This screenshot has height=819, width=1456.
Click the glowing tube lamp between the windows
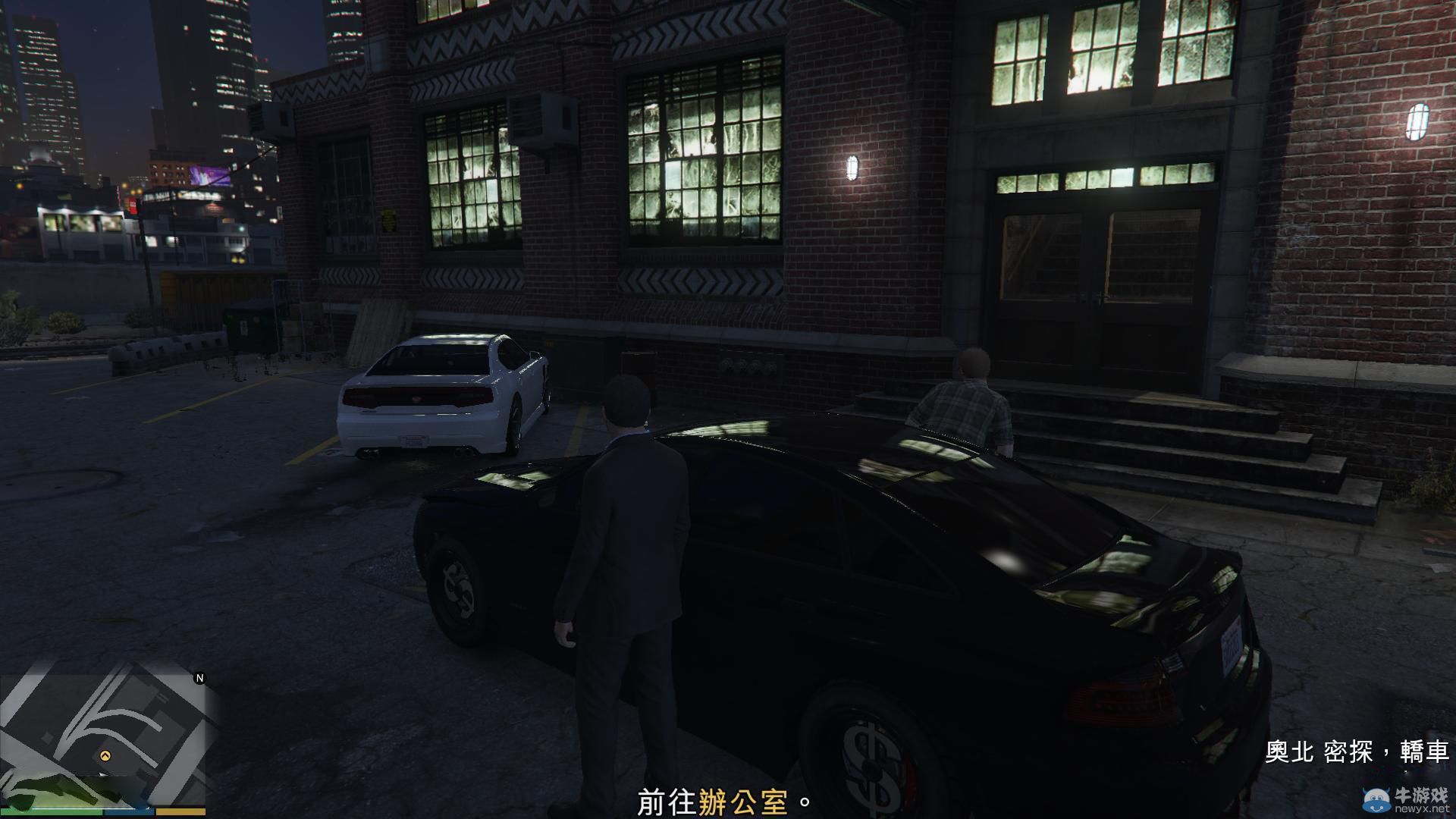tap(853, 167)
